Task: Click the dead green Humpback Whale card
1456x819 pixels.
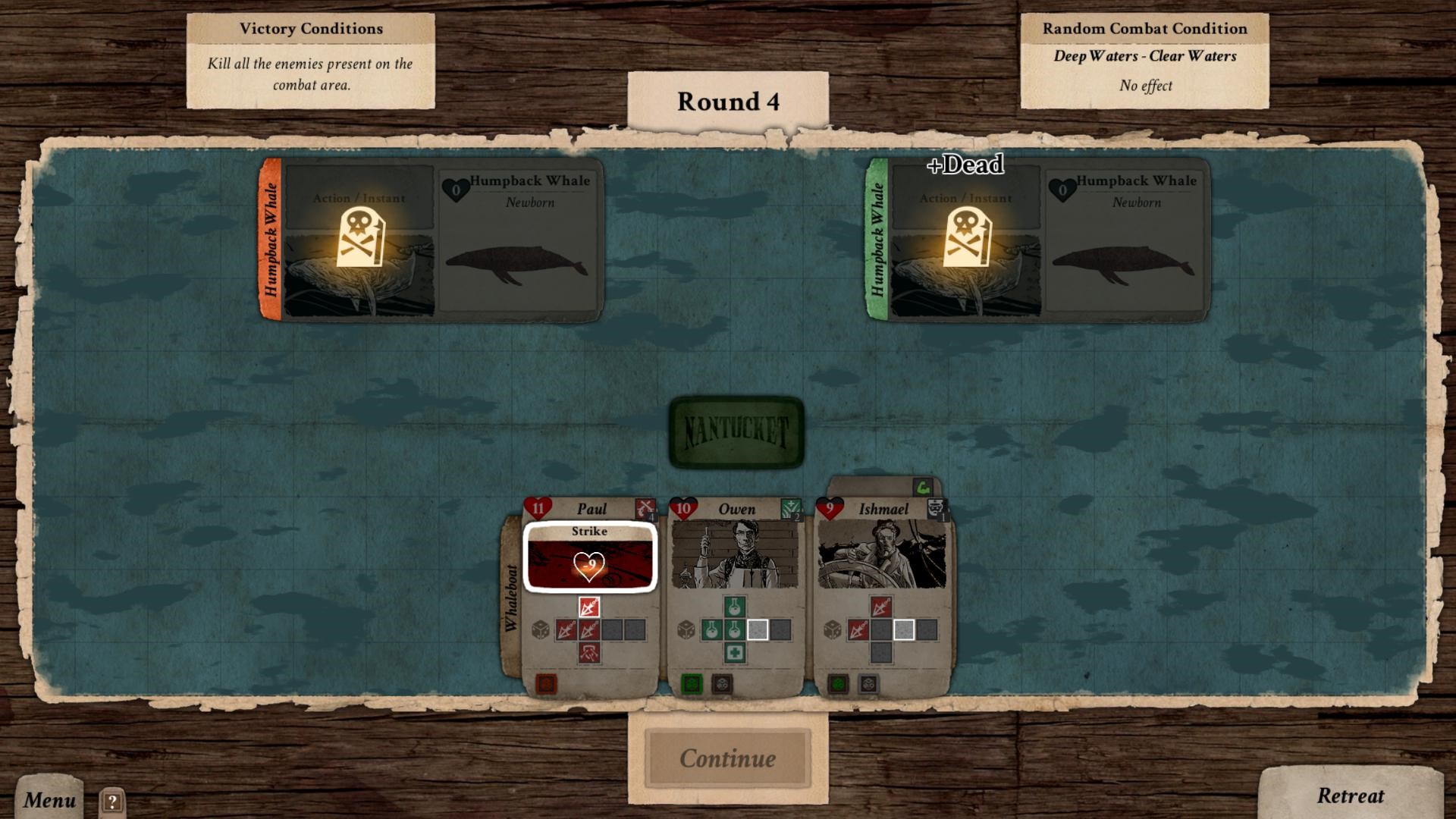Action: click(x=1037, y=240)
